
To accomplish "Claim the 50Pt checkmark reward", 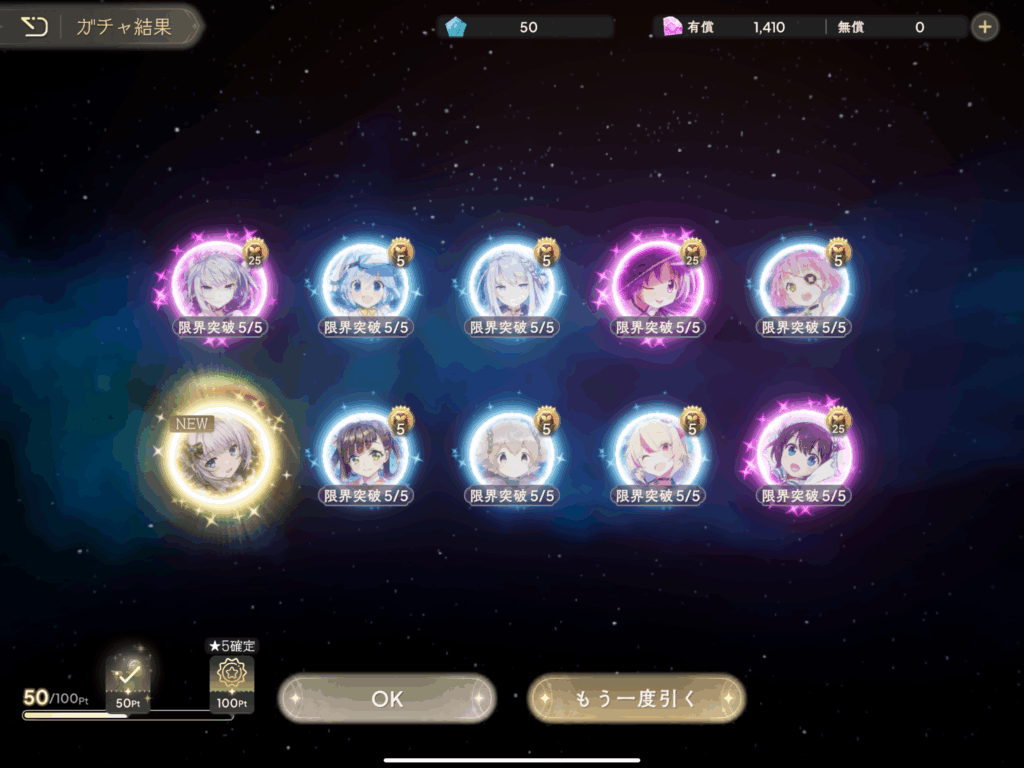I will 127,680.
